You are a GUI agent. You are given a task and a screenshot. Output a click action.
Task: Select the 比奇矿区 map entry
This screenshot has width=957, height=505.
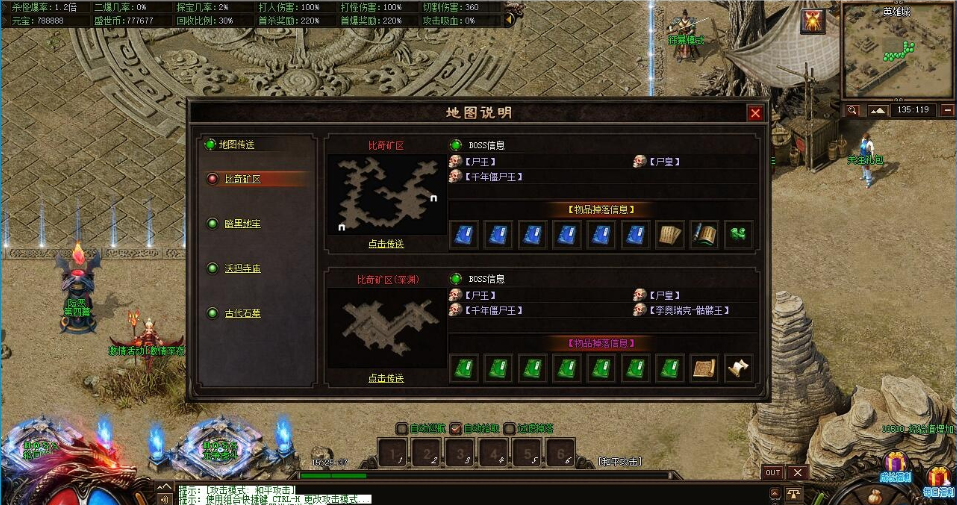pos(242,179)
